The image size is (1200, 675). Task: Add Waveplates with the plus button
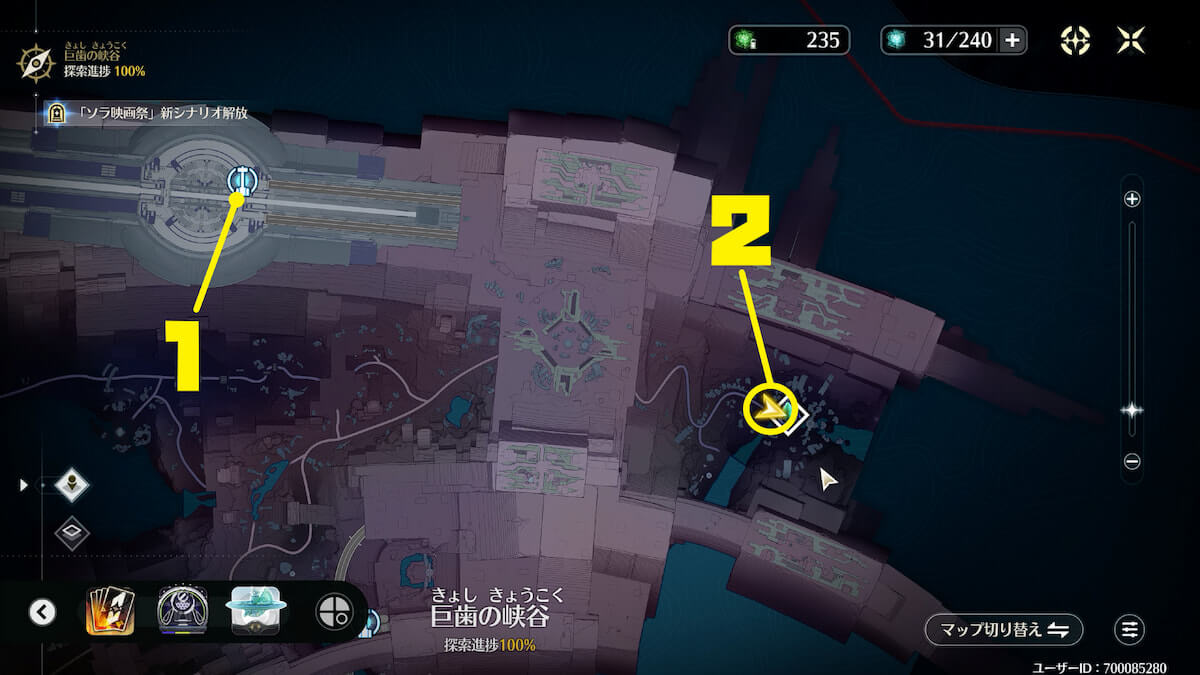coord(1012,40)
